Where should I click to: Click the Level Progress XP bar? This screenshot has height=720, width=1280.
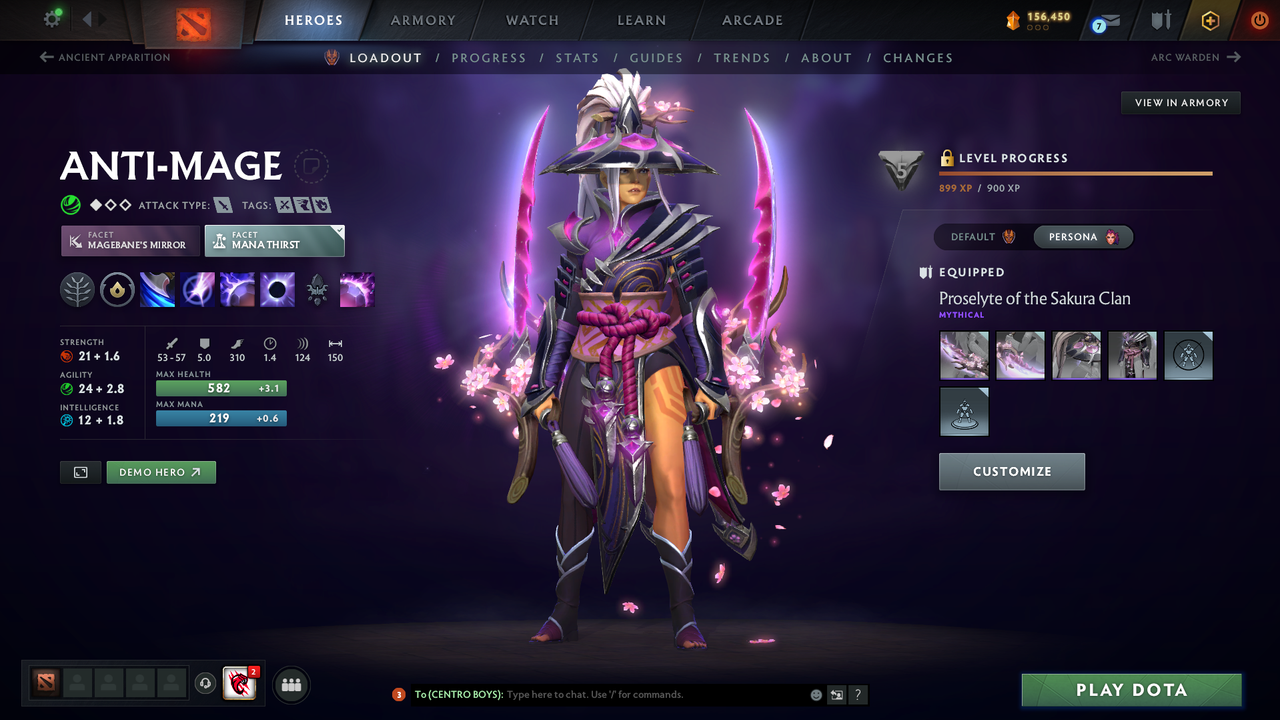[x=1075, y=173]
